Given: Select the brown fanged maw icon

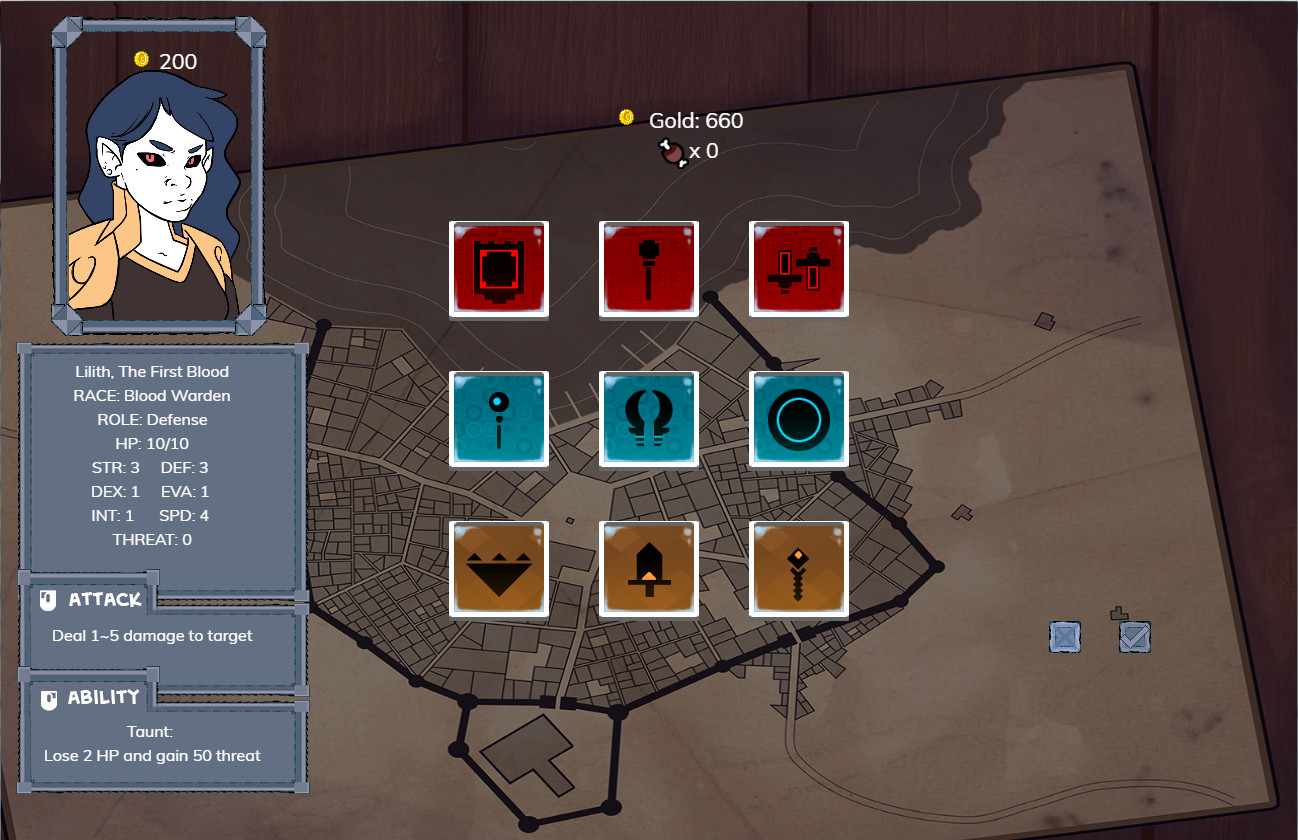Looking at the screenshot, I should pos(498,567).
